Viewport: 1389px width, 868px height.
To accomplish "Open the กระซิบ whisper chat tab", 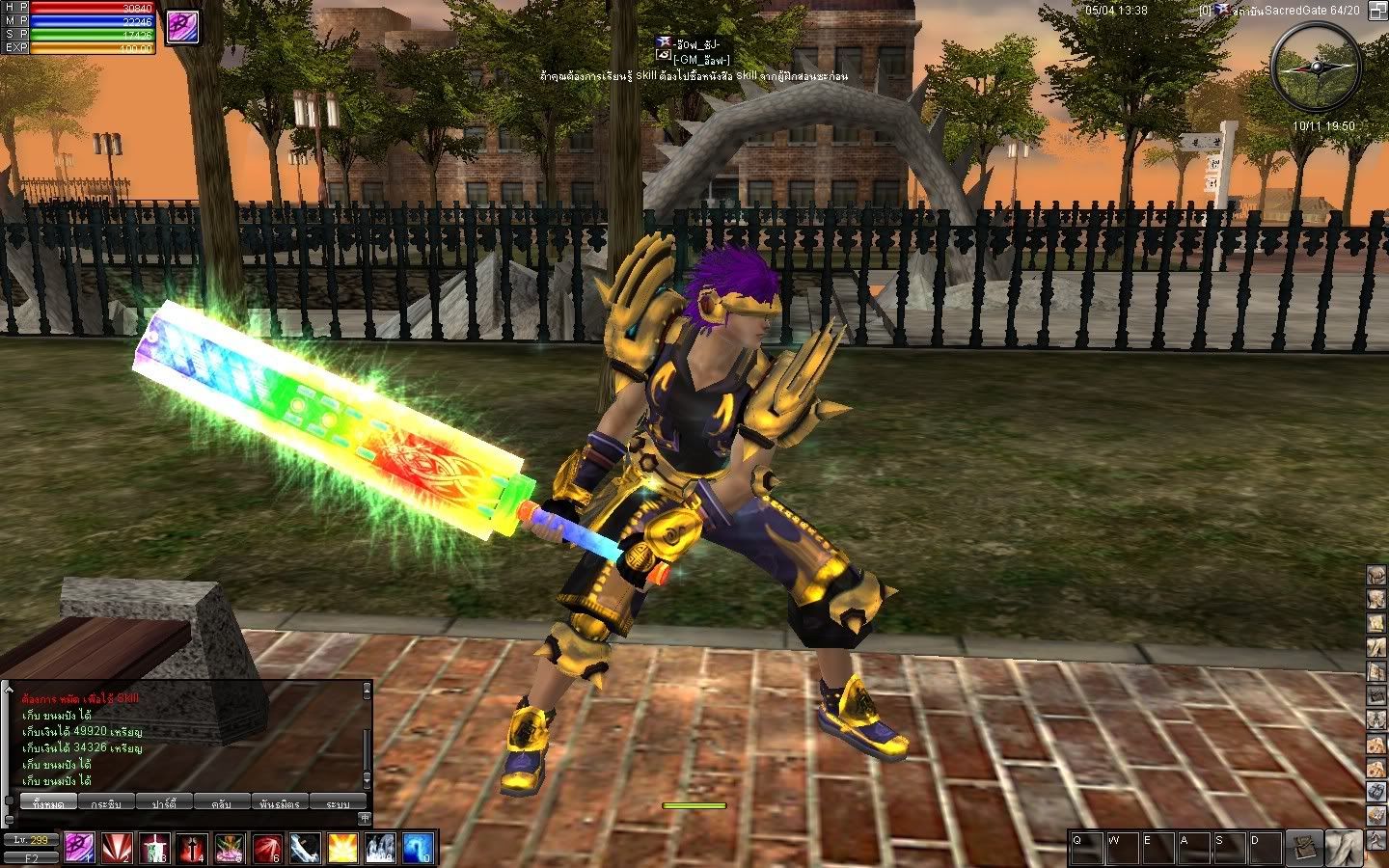I will coord(106,802).
